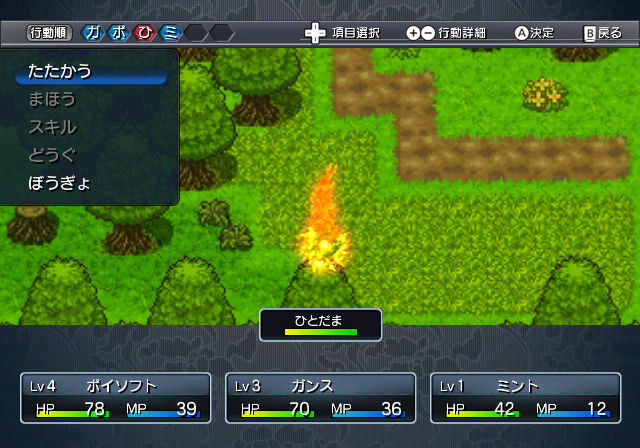The width and height of the screenshot is (640, 448).
Task: Select ガンス's status panel
Action: click(320, 397)
